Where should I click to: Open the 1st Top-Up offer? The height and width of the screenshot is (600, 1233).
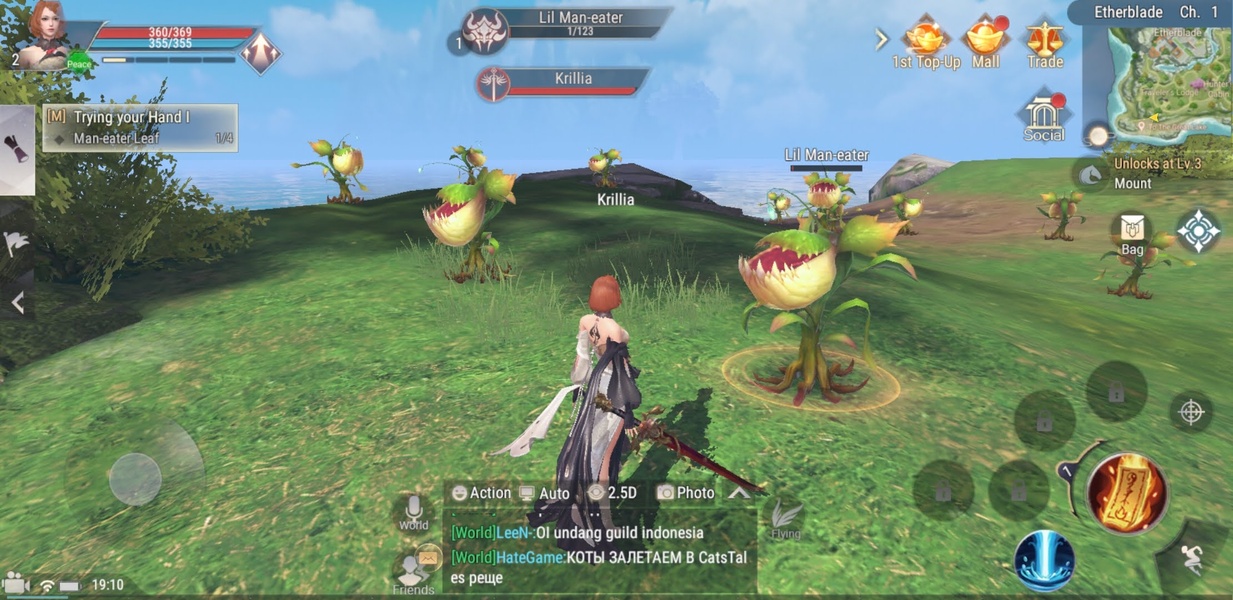(925, 42)
